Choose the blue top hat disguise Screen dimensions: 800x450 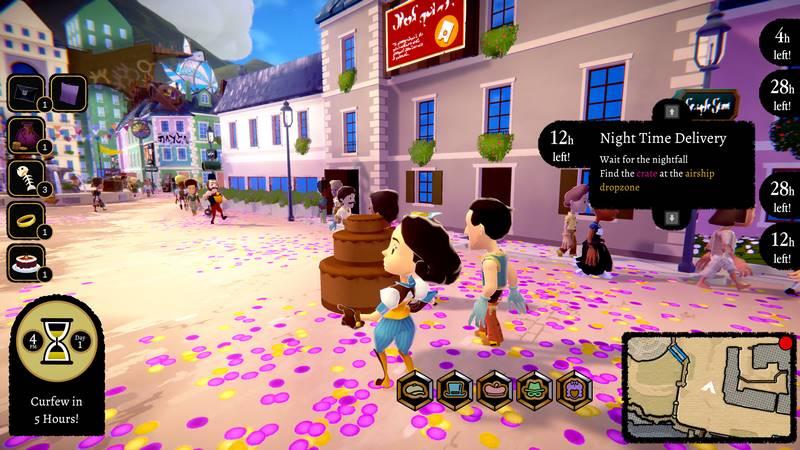[455, 388]
